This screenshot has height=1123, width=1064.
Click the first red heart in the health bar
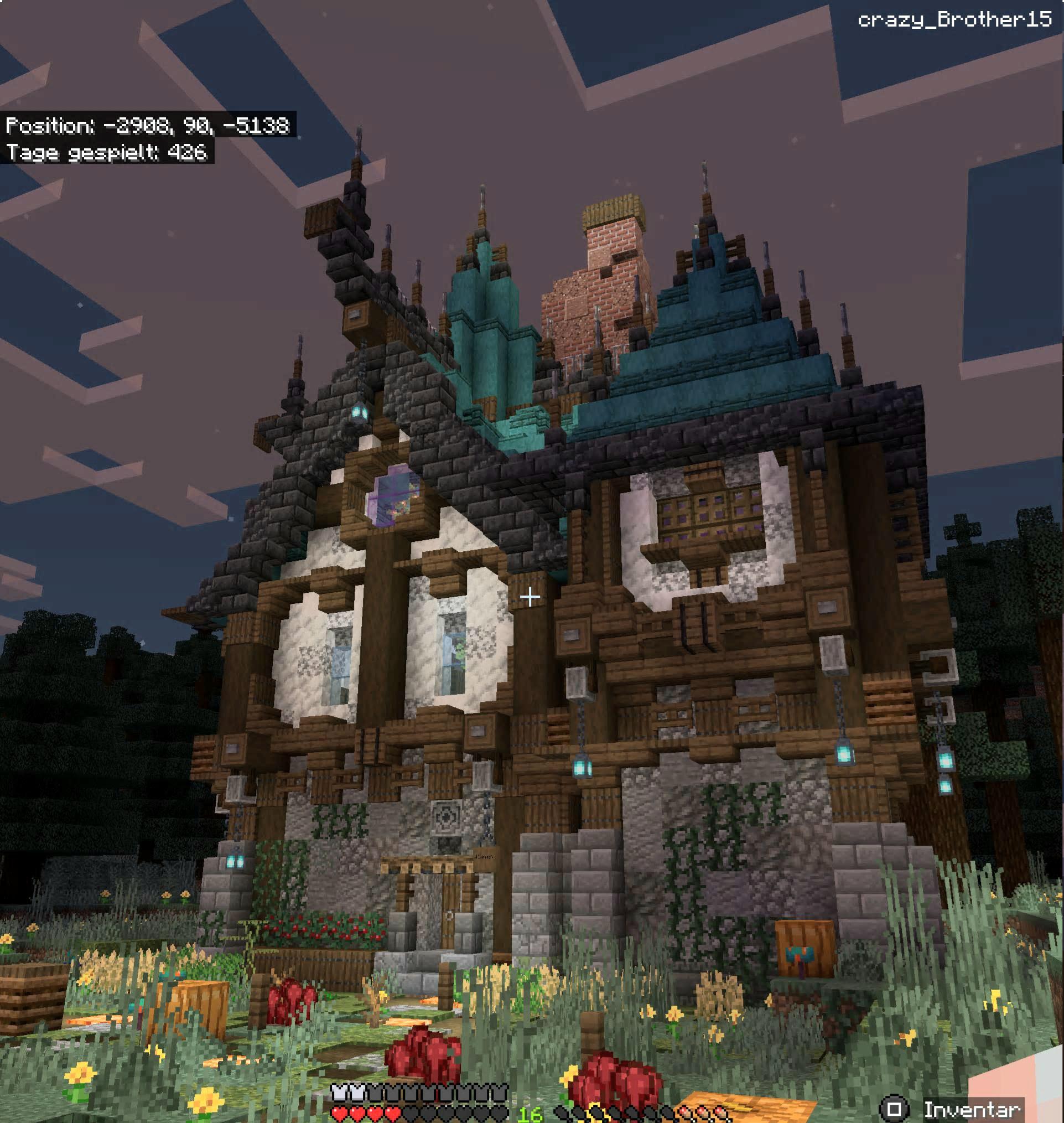point(339,1114)
